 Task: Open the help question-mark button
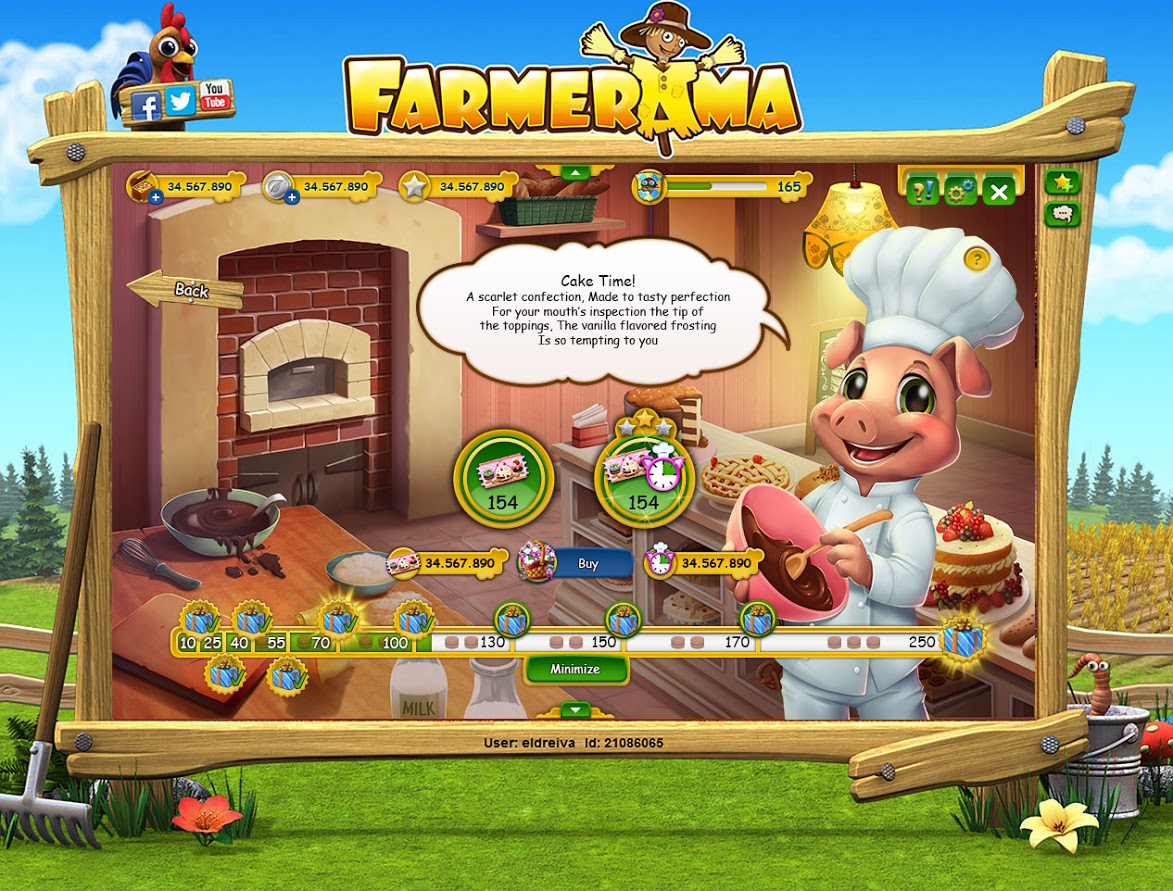pyautogui.click(x=923, y=190)
